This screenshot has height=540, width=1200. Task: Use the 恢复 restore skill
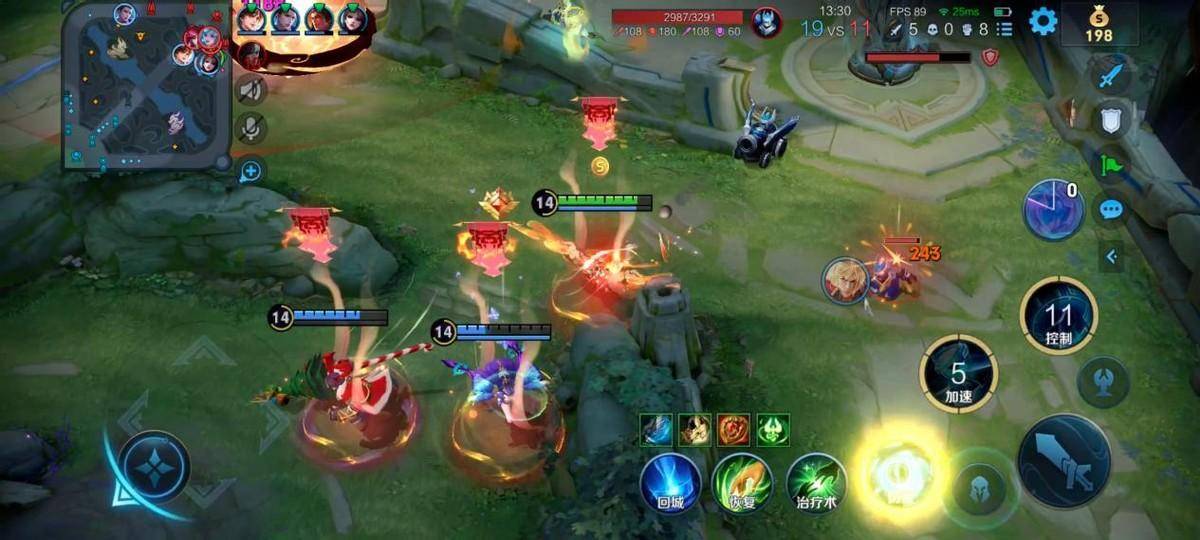click(x=741, y=485)
